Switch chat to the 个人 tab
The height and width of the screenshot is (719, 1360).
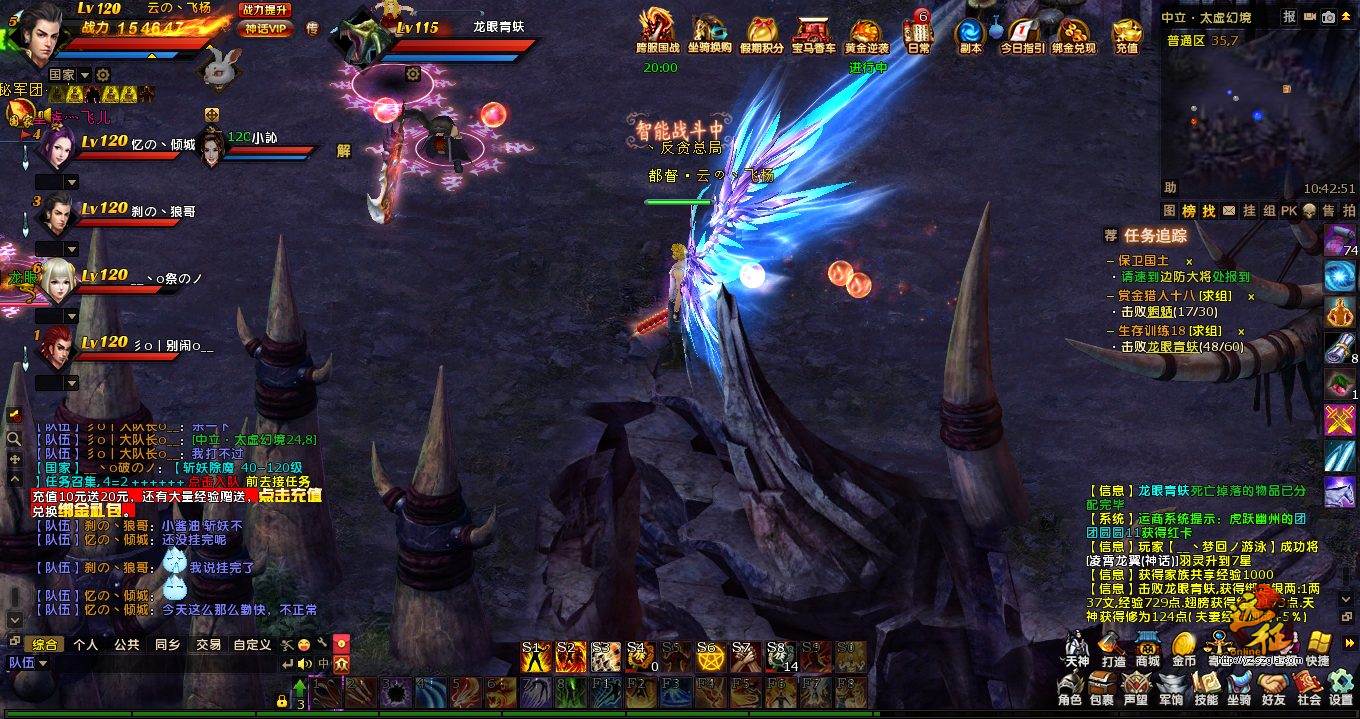[86, 645]
